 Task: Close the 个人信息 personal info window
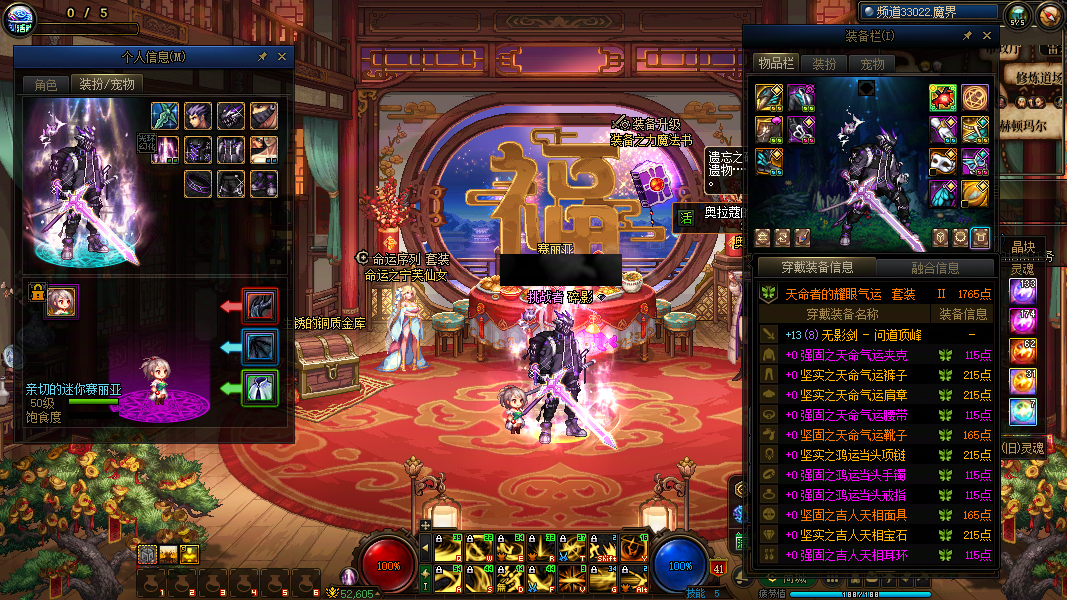(282, 58)
